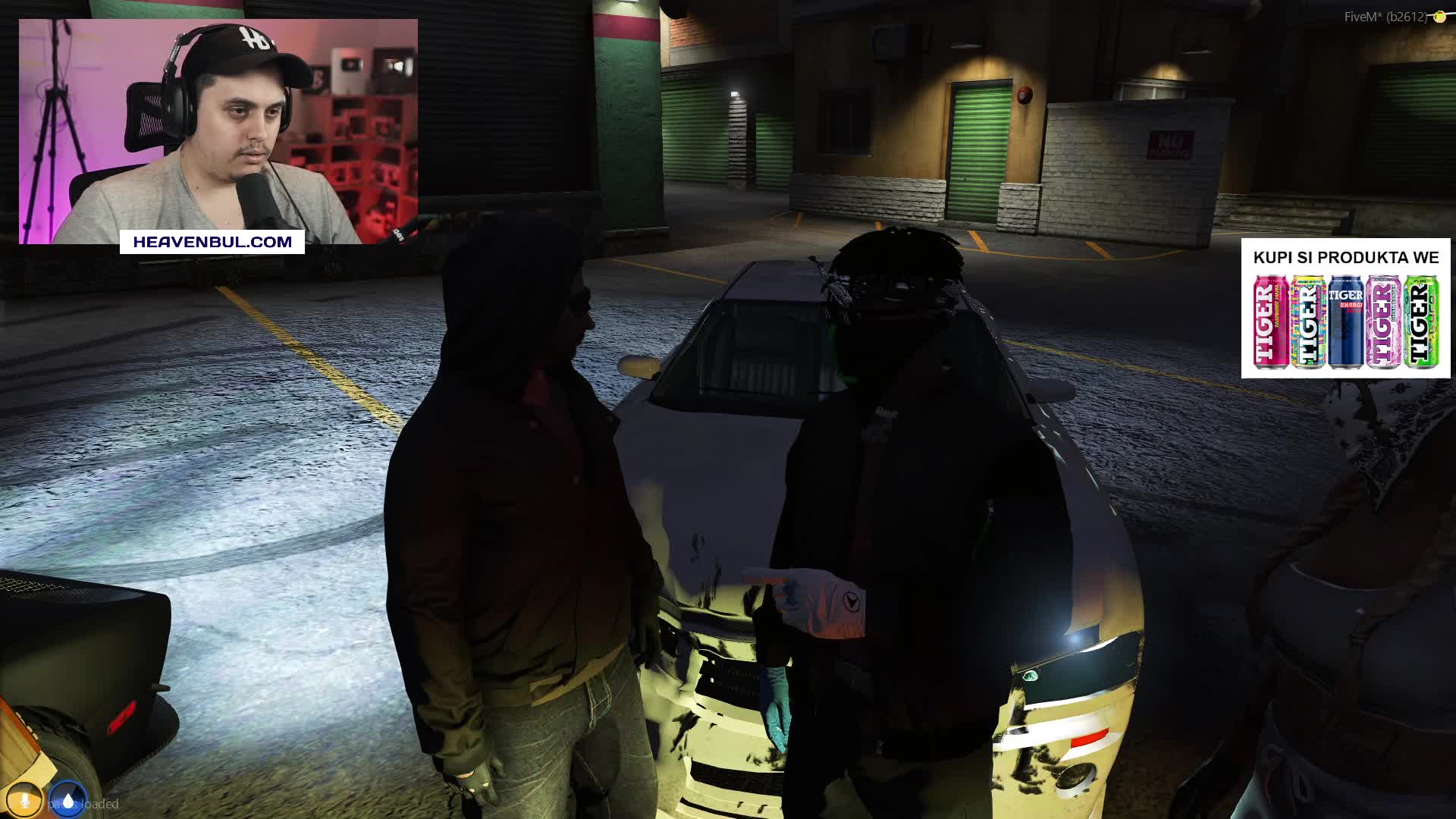The image size is (1456, 819).
Task: Select the blue water drop thirst icon
Action: click(68, 801)
